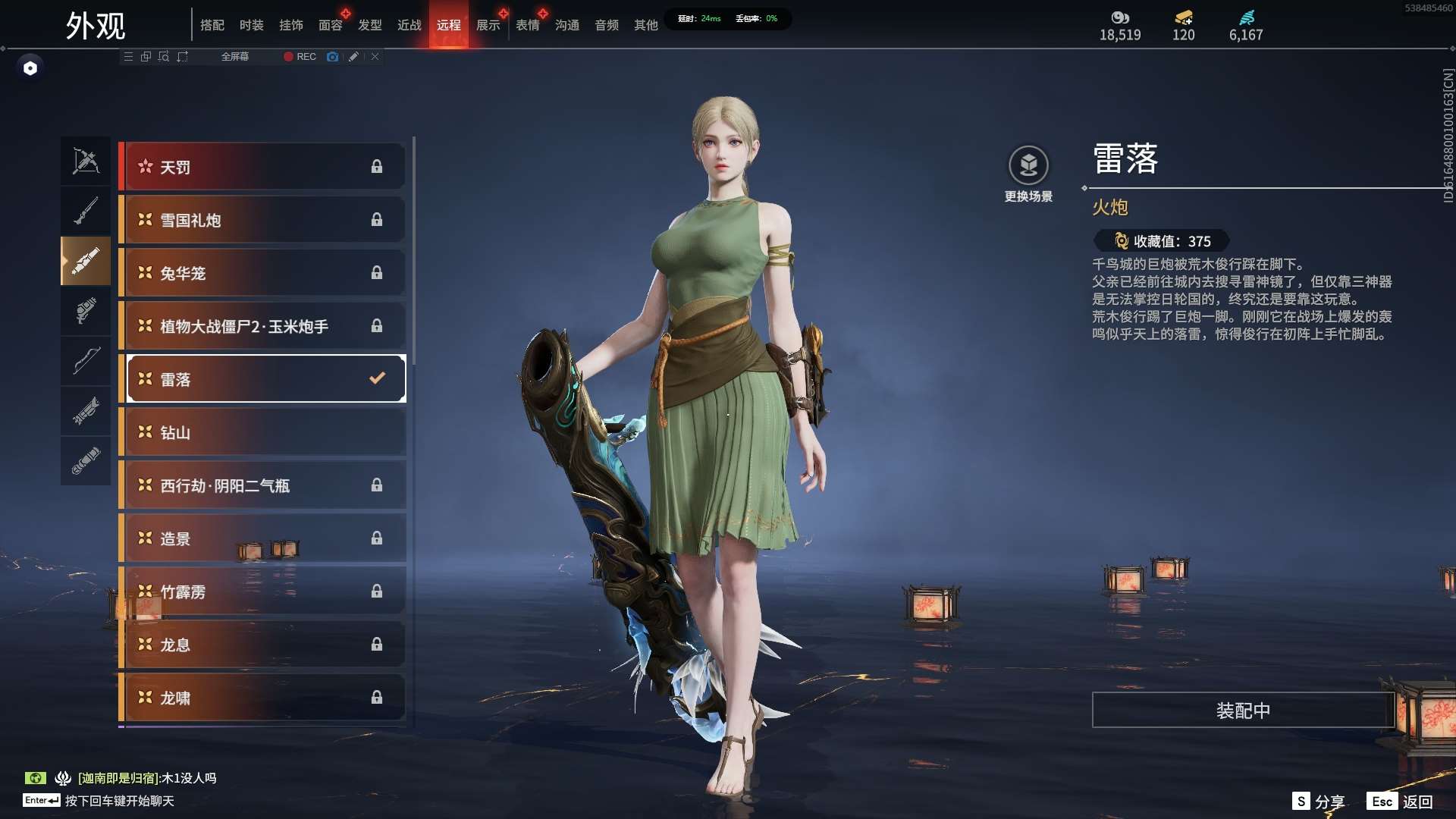This screenshot has height=819, width=1456.
Task: Switch to the 搭配 tab
Action: pos(212,25)
